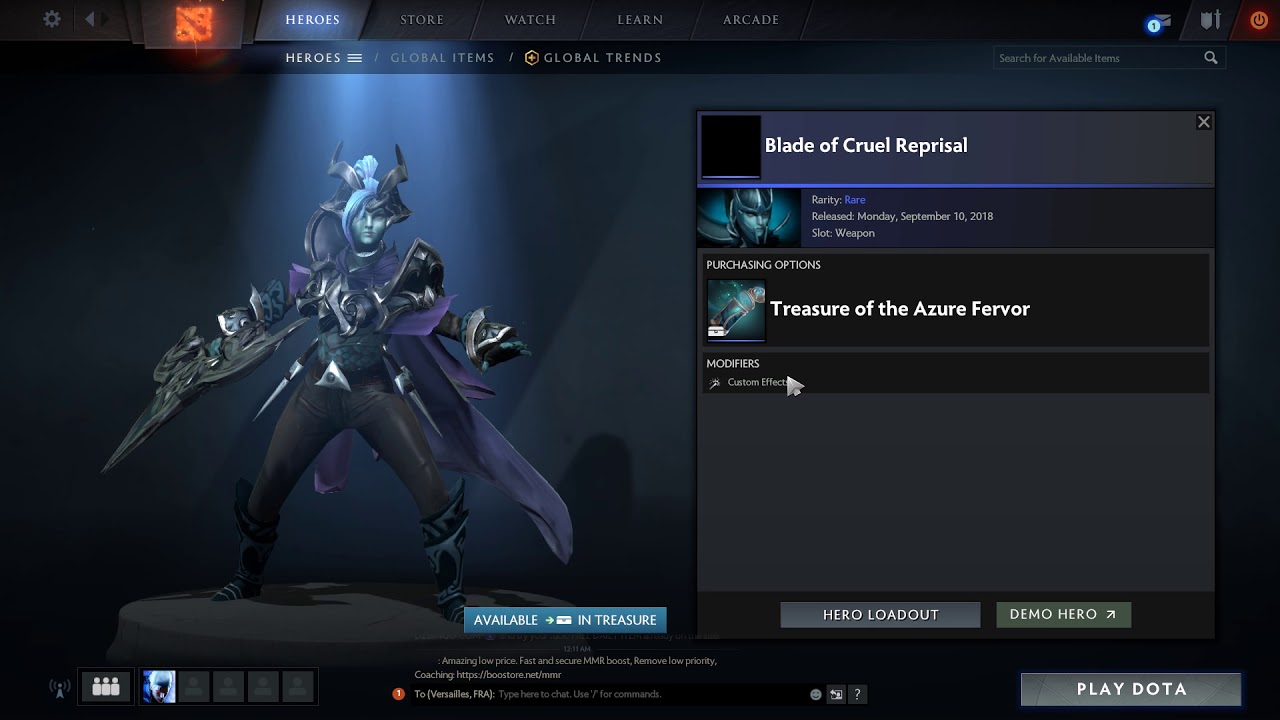Image resolution: width=1280 pixels, height=720 pixels.
Task: Open the Global Items section
Action: click(442, 58)
